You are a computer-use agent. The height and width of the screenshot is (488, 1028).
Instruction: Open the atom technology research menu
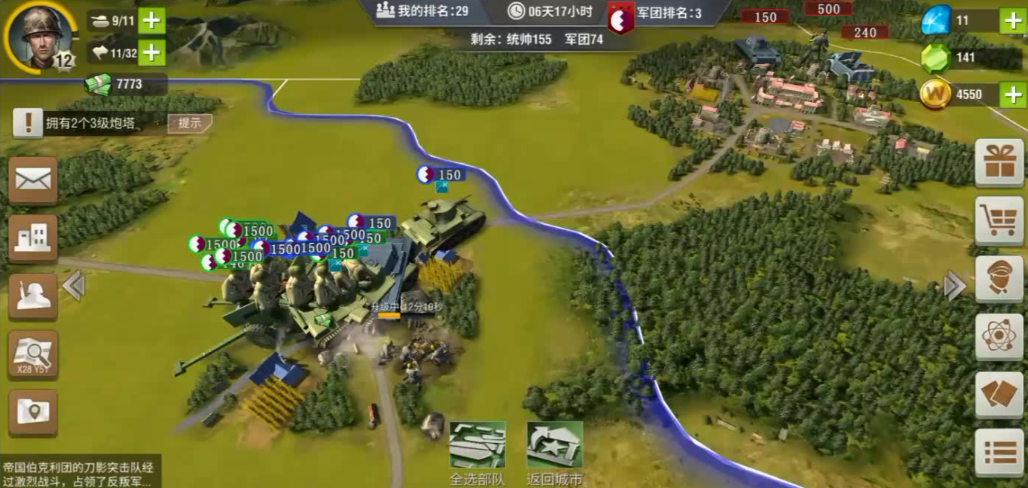(x=999, y=337)
